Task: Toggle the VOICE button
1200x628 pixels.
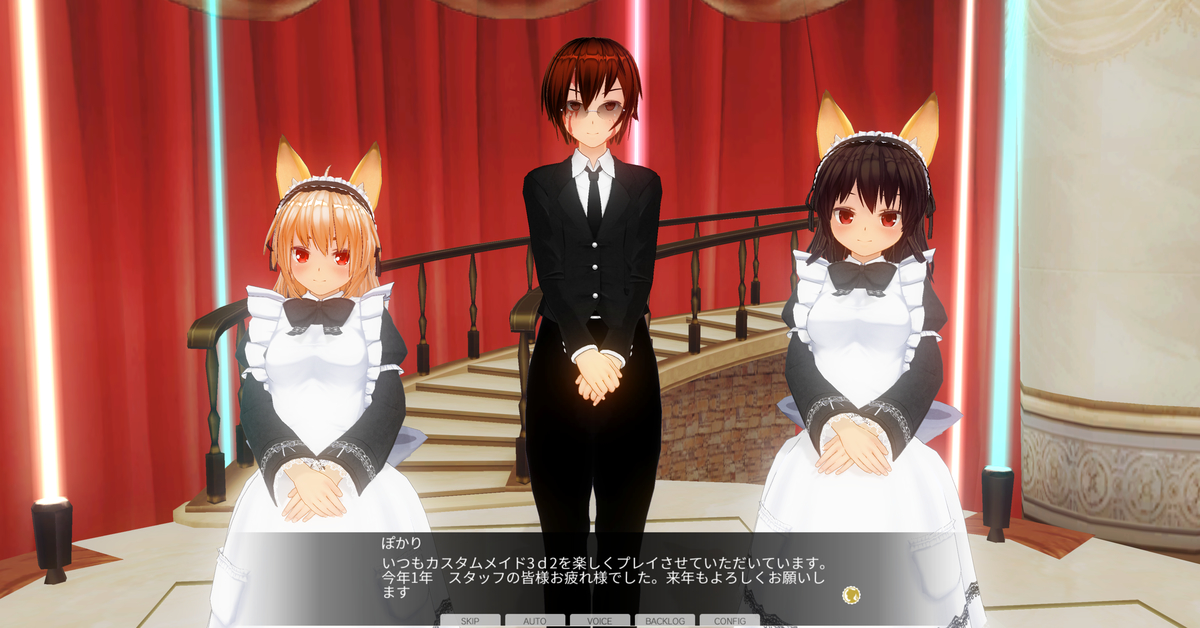Action: click(600, 621)
